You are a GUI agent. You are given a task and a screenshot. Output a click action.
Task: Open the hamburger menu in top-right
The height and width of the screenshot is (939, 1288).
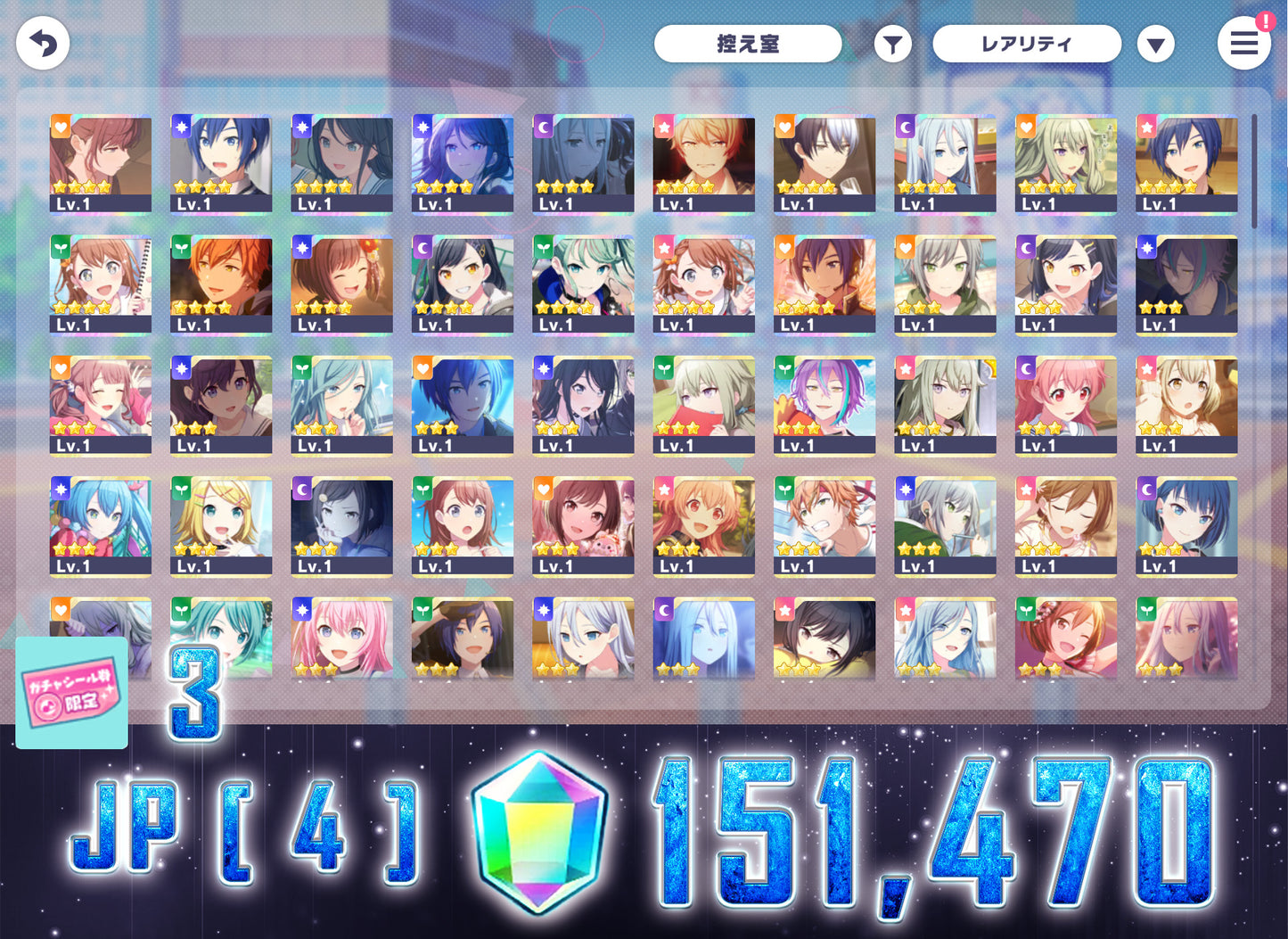pos(1244,44)
